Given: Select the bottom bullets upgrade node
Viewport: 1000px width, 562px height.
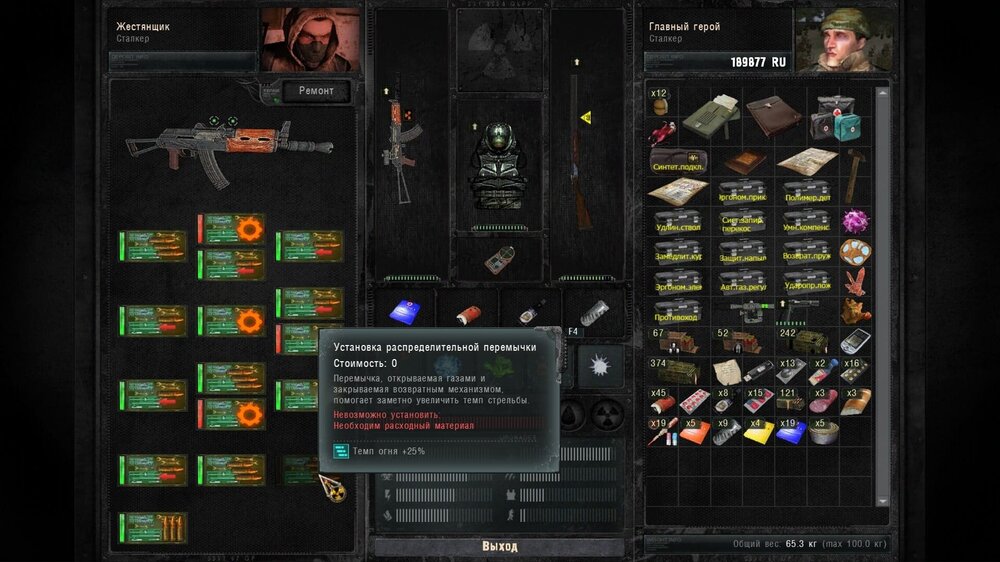Looking at the screenshot, I should (x=153, y=527).
